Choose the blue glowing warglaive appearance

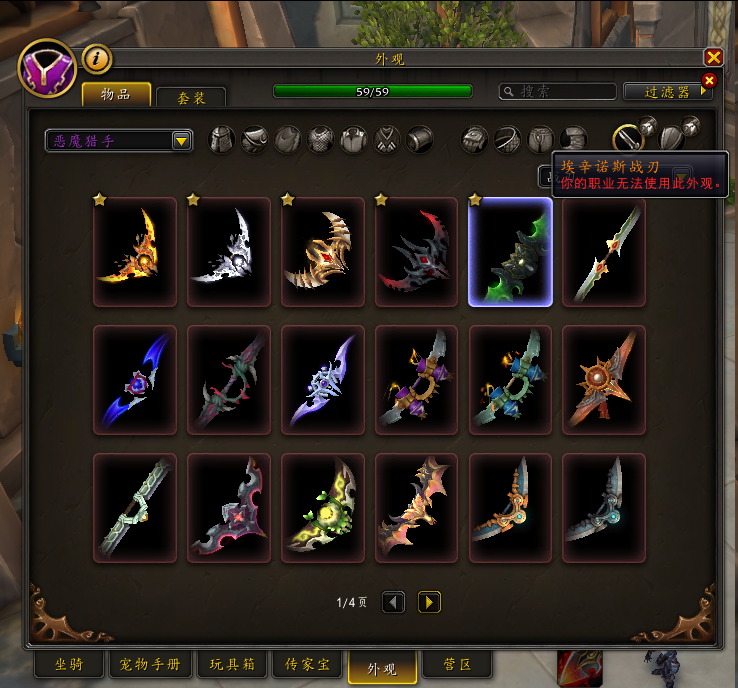coord(135,380)
